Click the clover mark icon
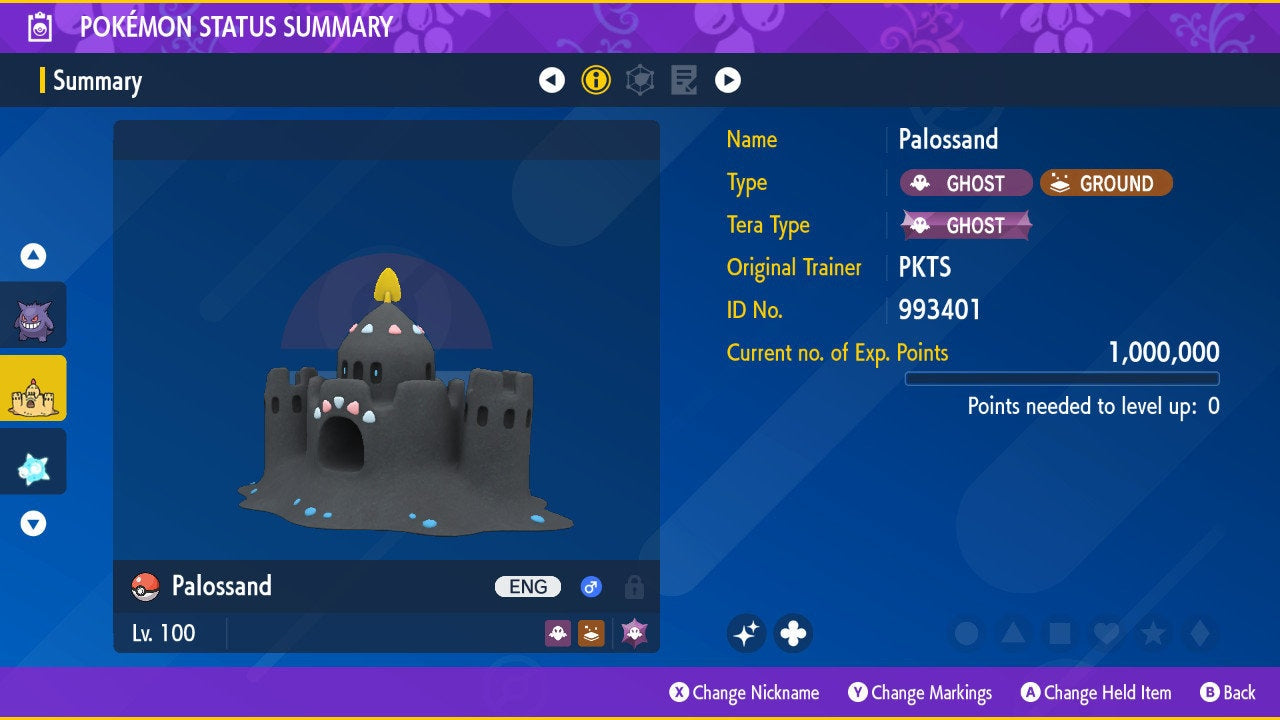1280x720 pixels. [793, 633]
